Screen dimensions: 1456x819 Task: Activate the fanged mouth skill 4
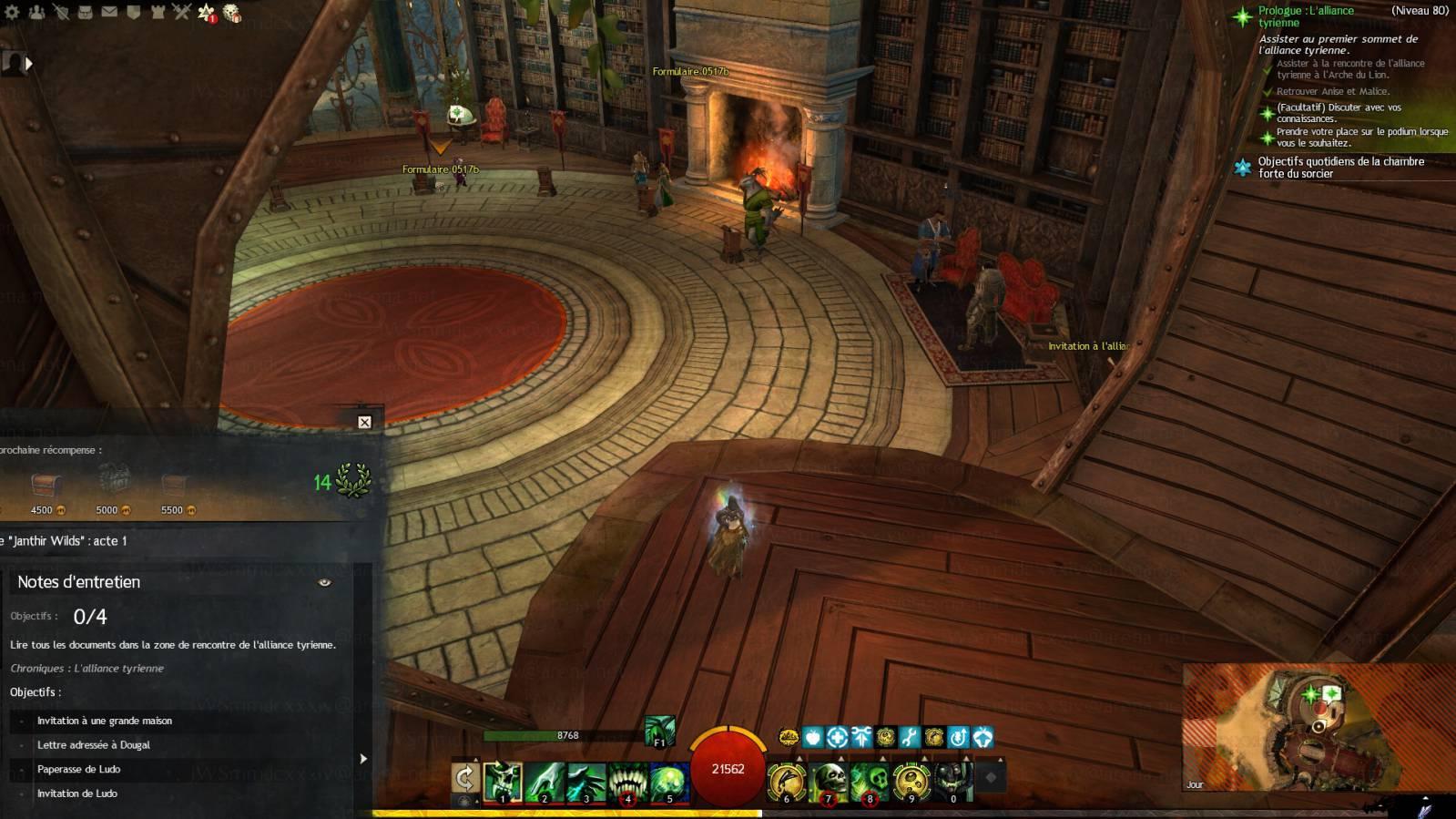(627, 782)
